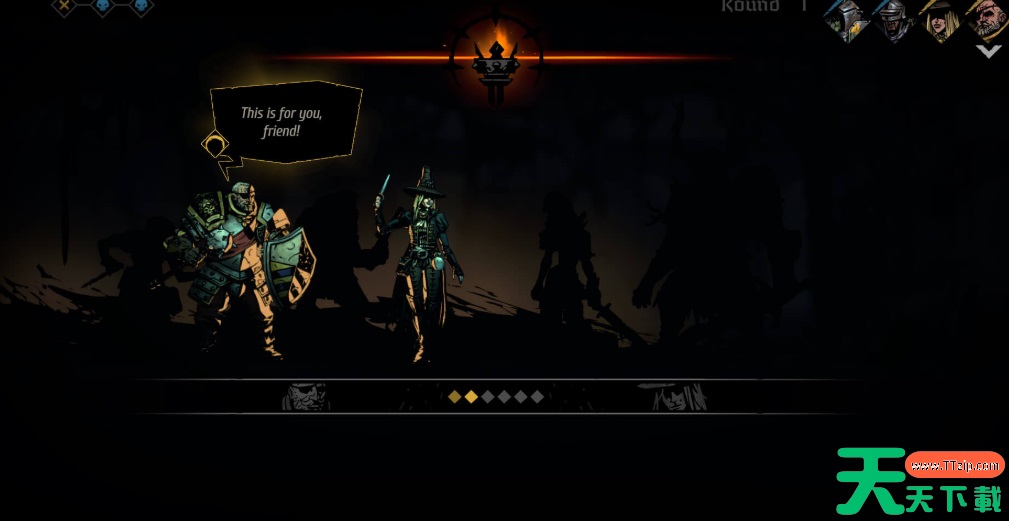Select the knight helmet turn-order portrait
The image size is (1009, 521).
pos(846,20)
